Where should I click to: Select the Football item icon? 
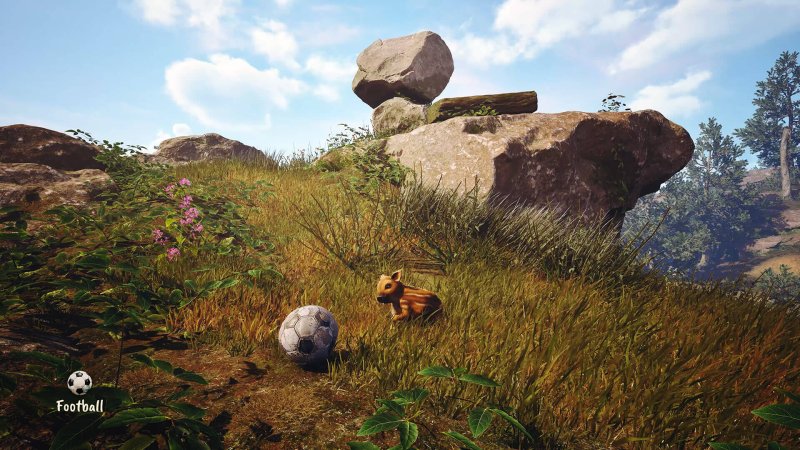(x=79, y=382)
